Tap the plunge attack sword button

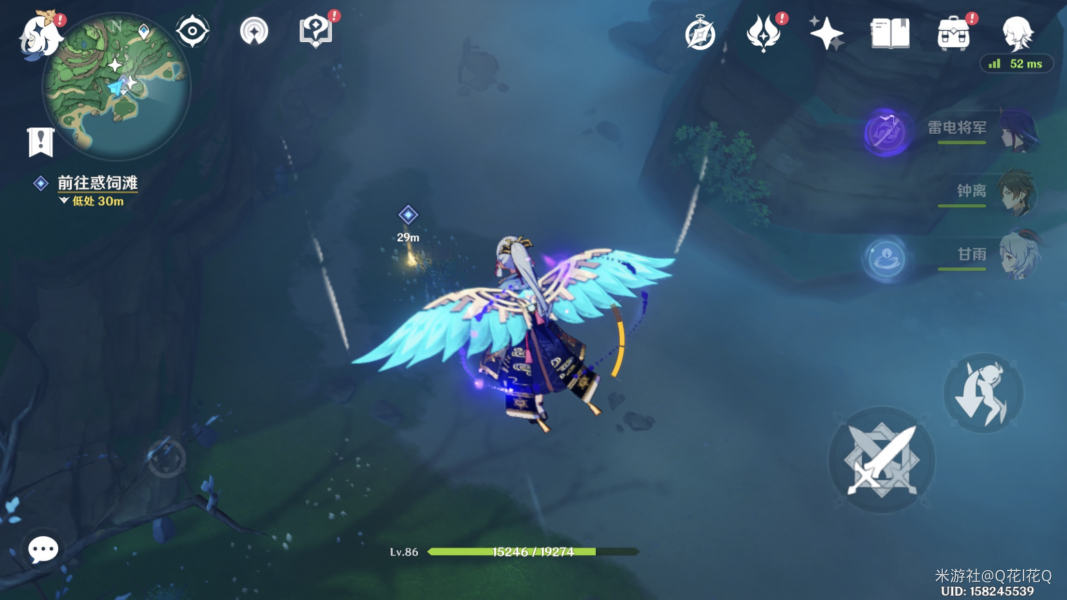[x=881, y=460]
